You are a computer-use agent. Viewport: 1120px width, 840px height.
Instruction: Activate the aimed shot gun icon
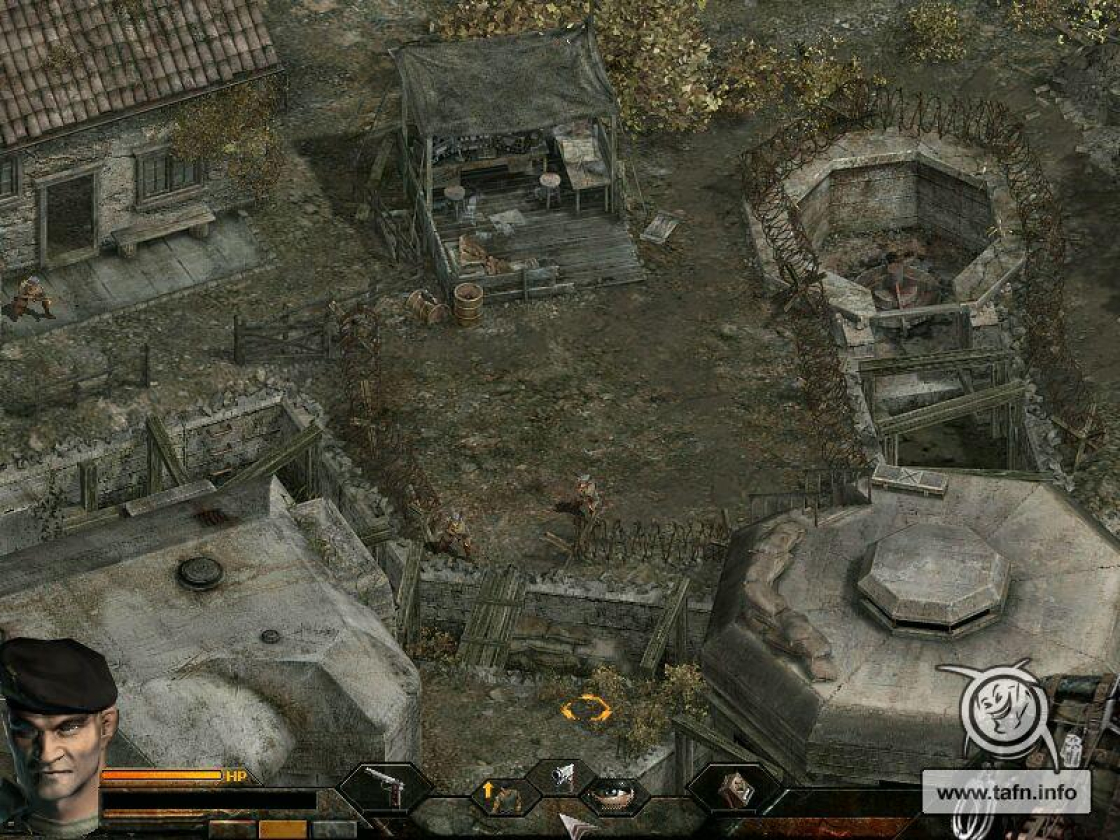(x=562, y=775)
